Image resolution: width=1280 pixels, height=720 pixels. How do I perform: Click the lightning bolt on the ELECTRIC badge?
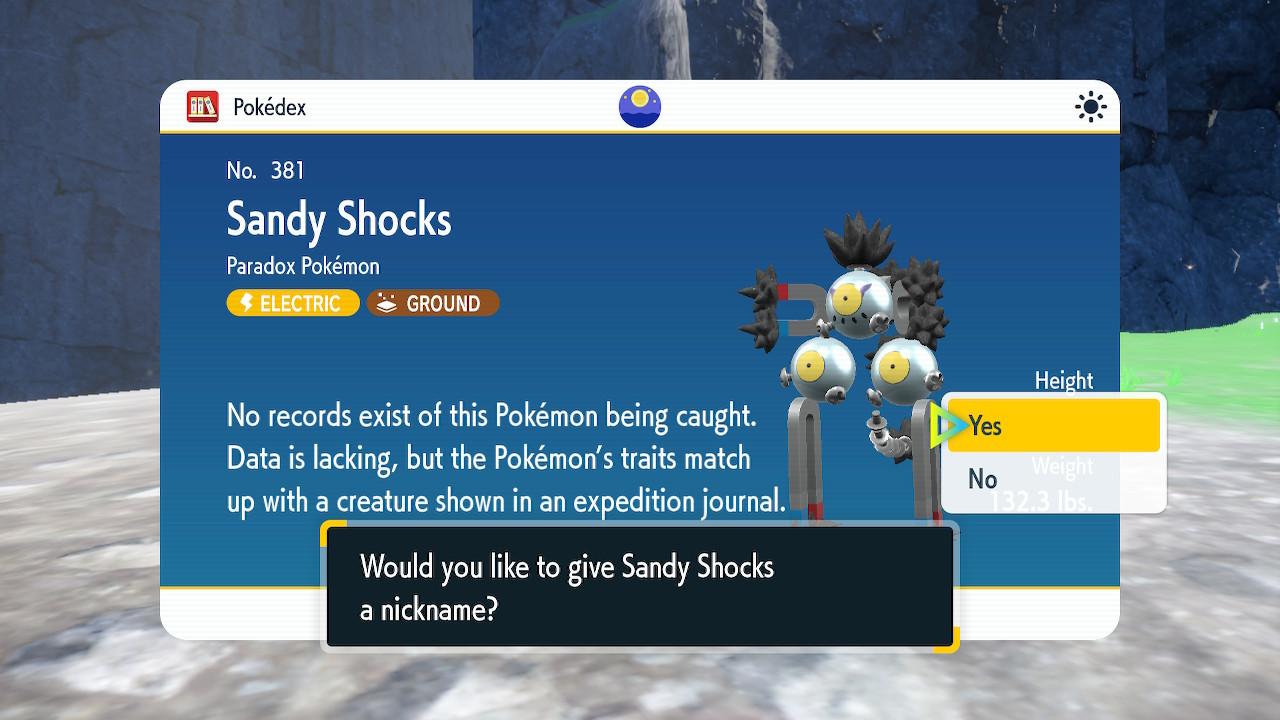tap(248, 303)
